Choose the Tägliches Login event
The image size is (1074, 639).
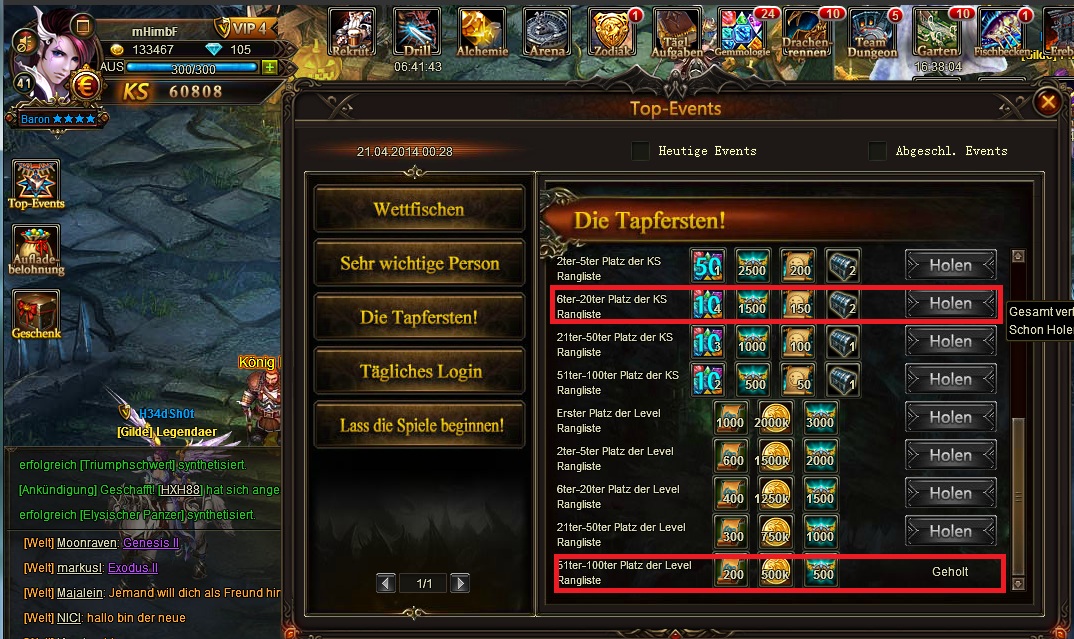(419, 371)
